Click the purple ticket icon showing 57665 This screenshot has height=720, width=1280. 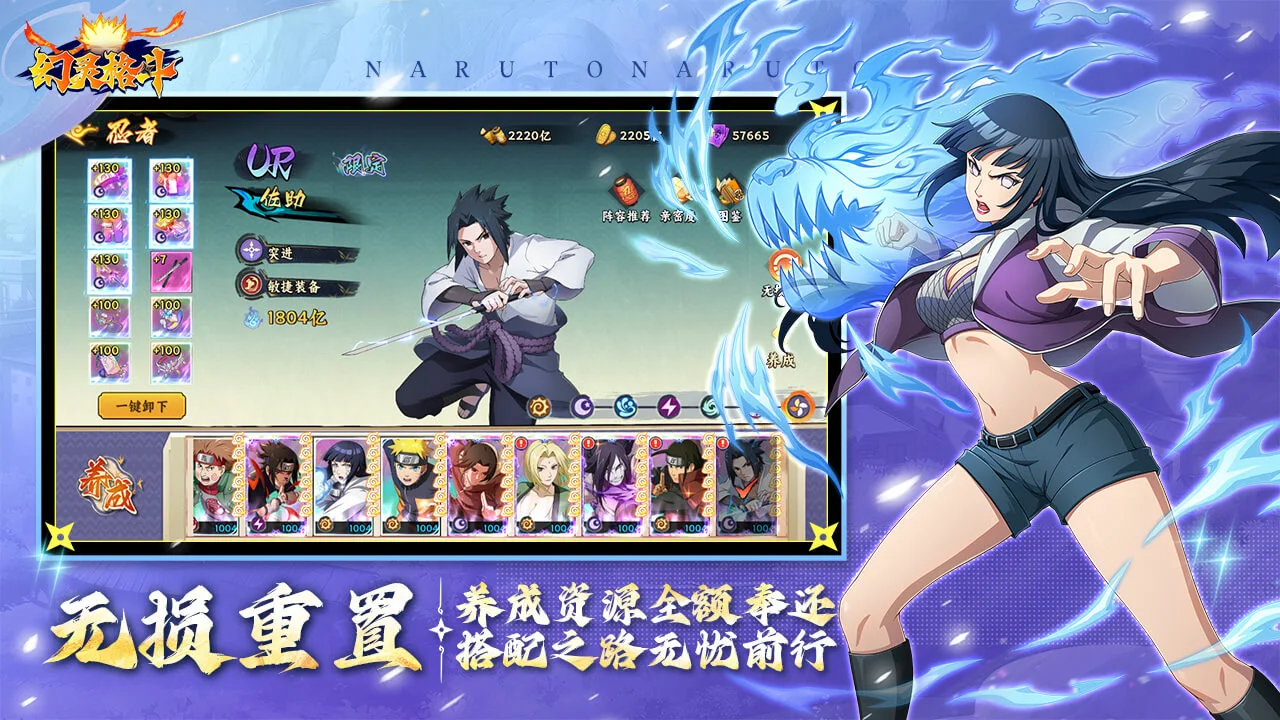pyautogui.click(x=719, y=133)
